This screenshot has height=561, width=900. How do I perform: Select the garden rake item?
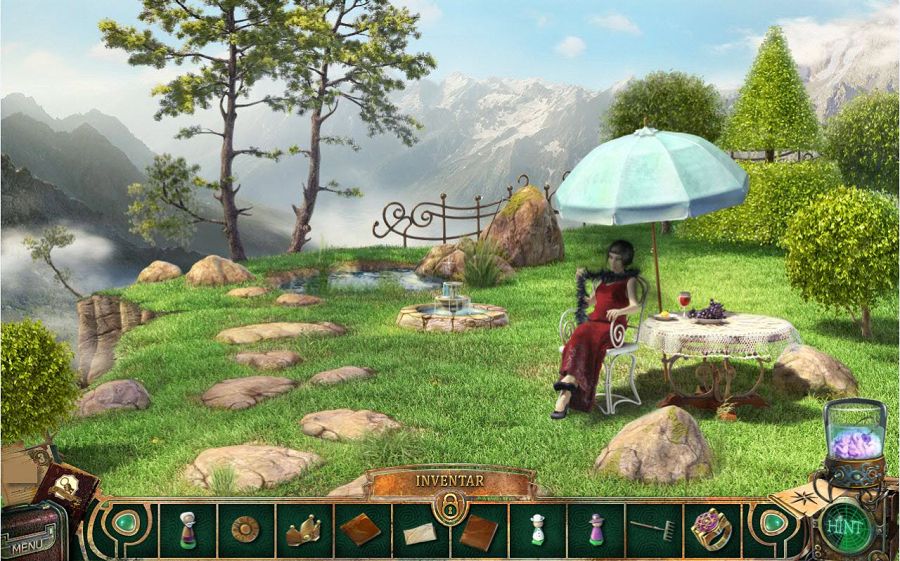point(654,529)
